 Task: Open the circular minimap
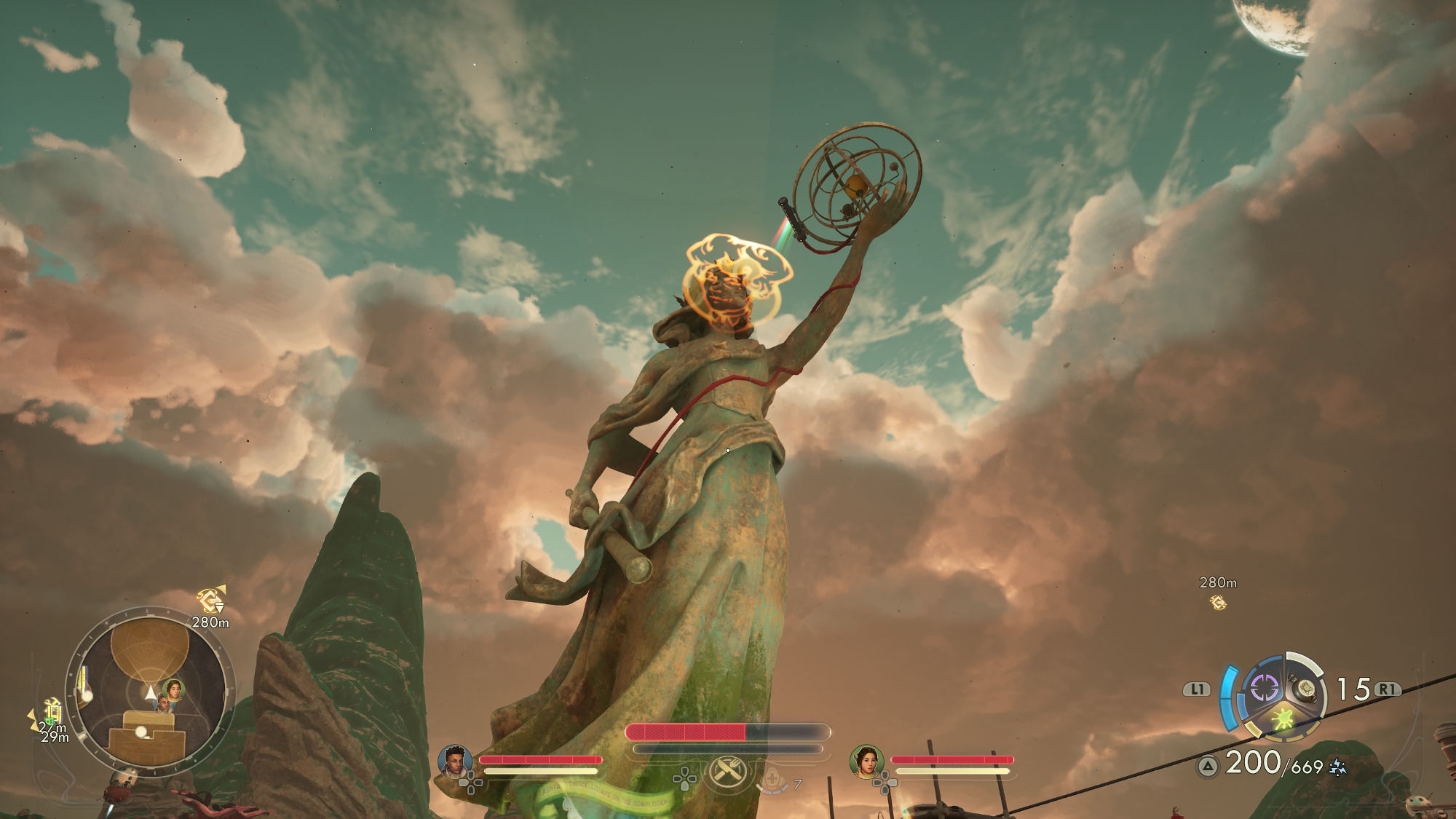coord(150,692)
